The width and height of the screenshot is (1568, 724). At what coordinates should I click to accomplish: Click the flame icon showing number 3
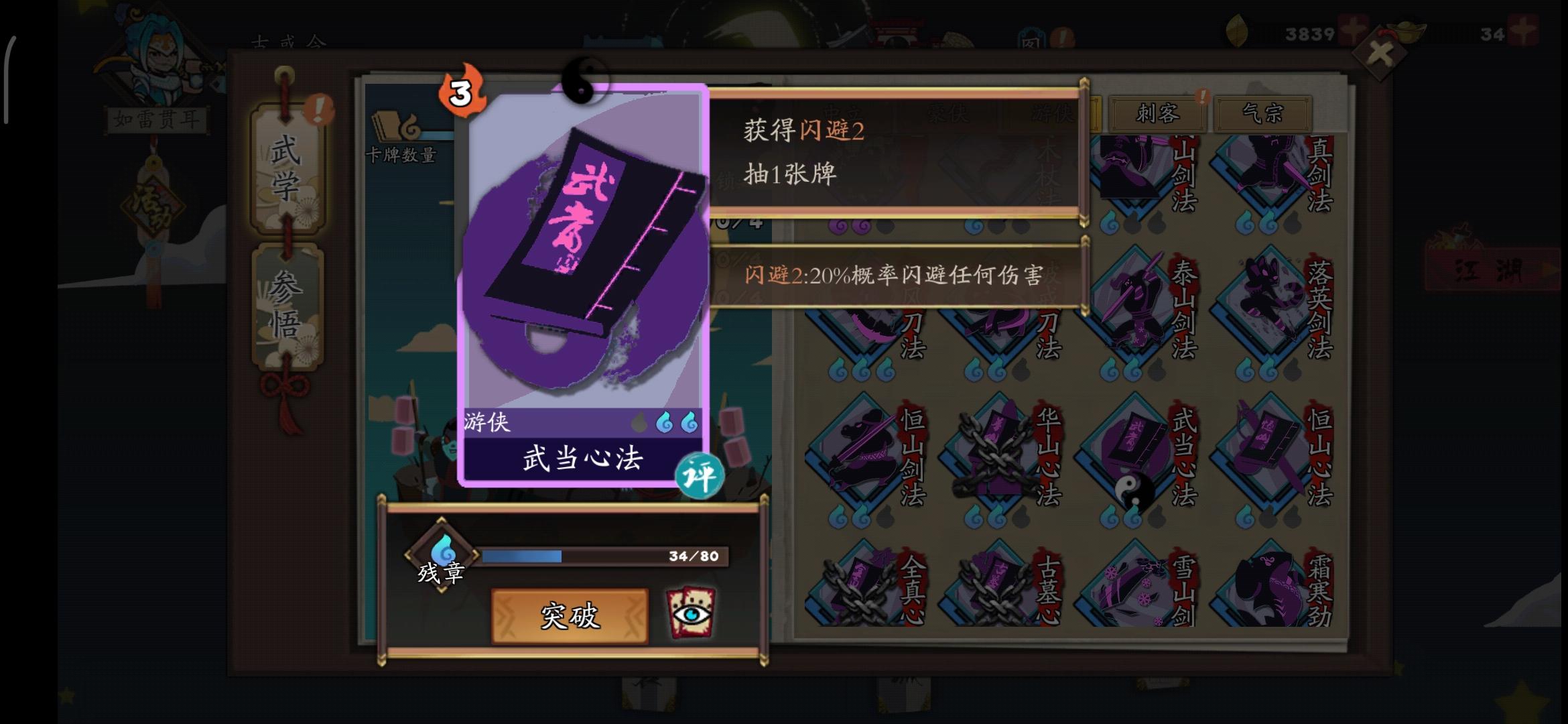(464, 92)
